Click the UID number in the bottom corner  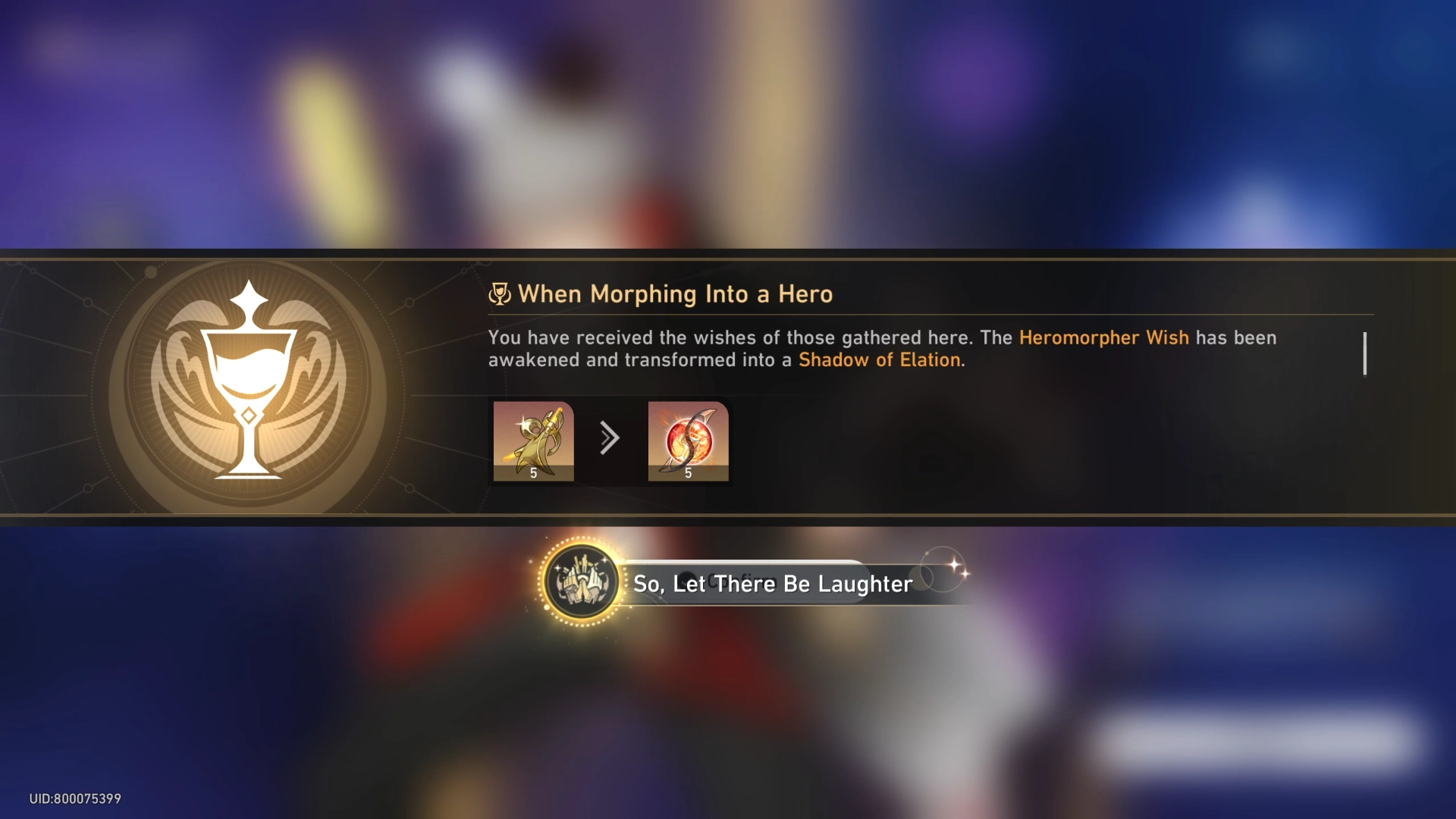[x=74, y=799]
